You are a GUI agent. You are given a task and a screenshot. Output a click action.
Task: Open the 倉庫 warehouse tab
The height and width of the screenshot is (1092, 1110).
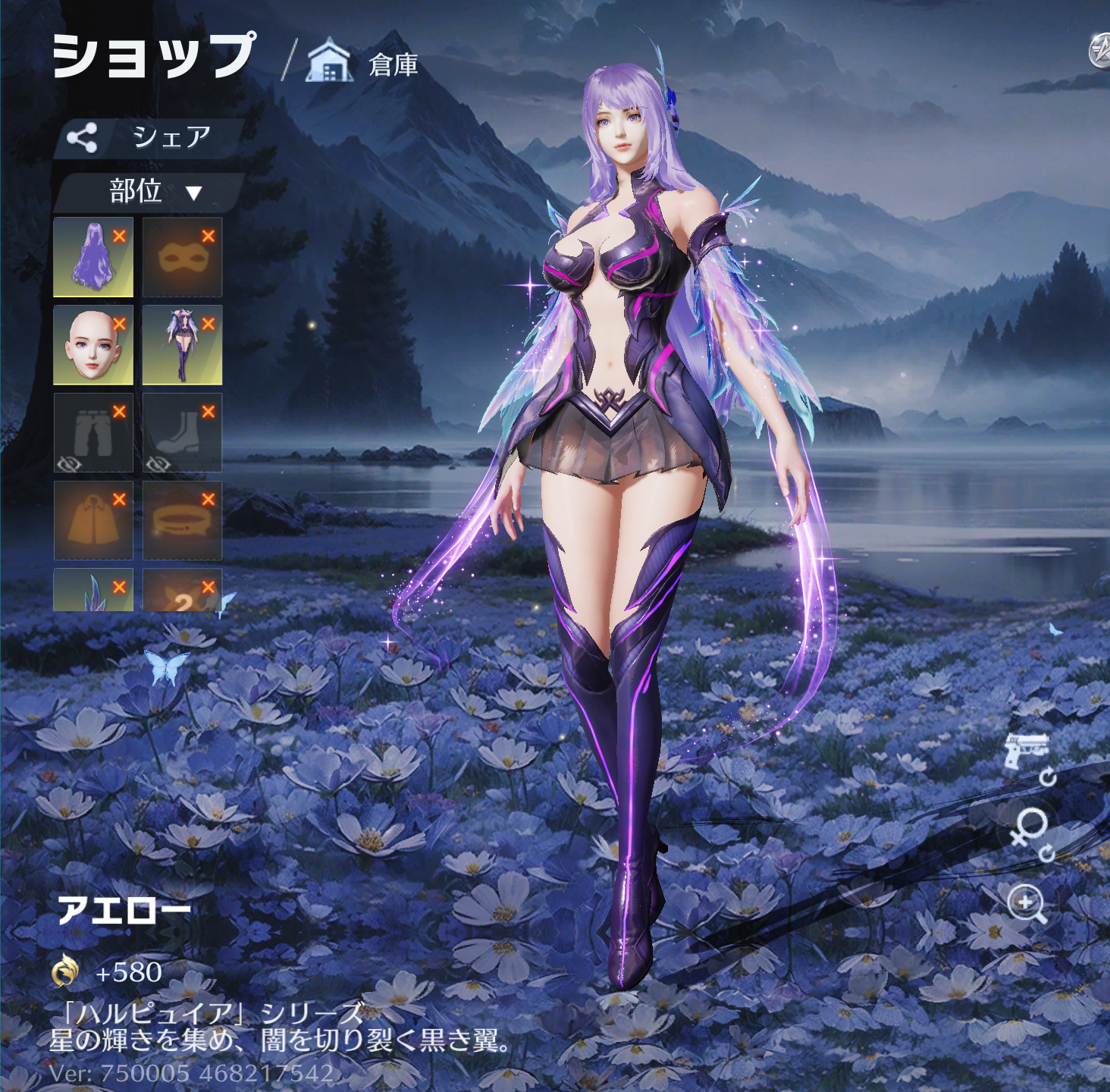click(x=363, y=64)
